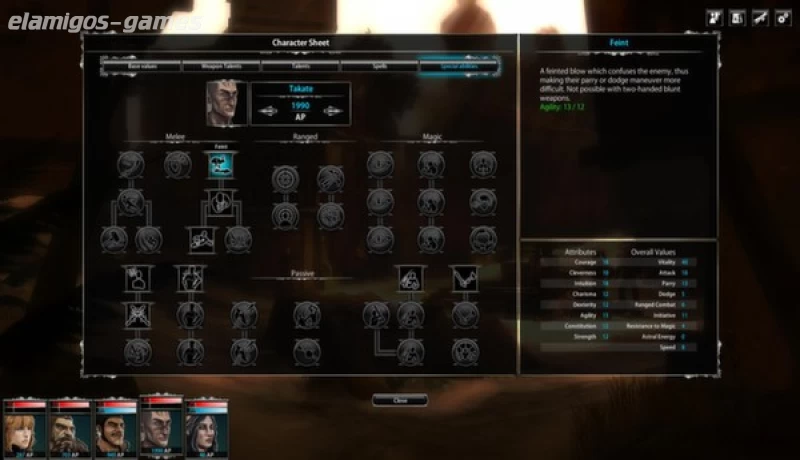Open the gears settings icon

[784, 17]
